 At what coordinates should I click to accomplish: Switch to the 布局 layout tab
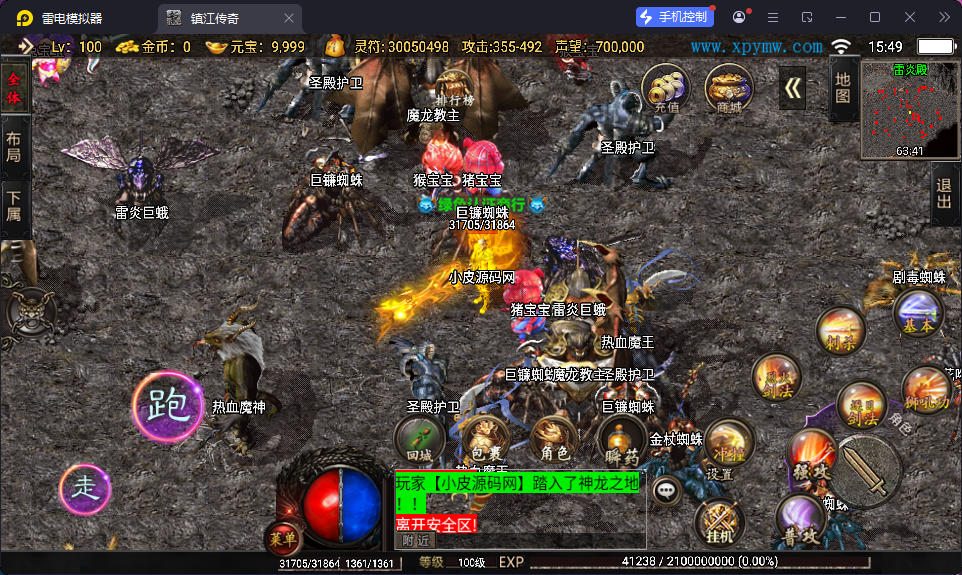click(14, 147)
